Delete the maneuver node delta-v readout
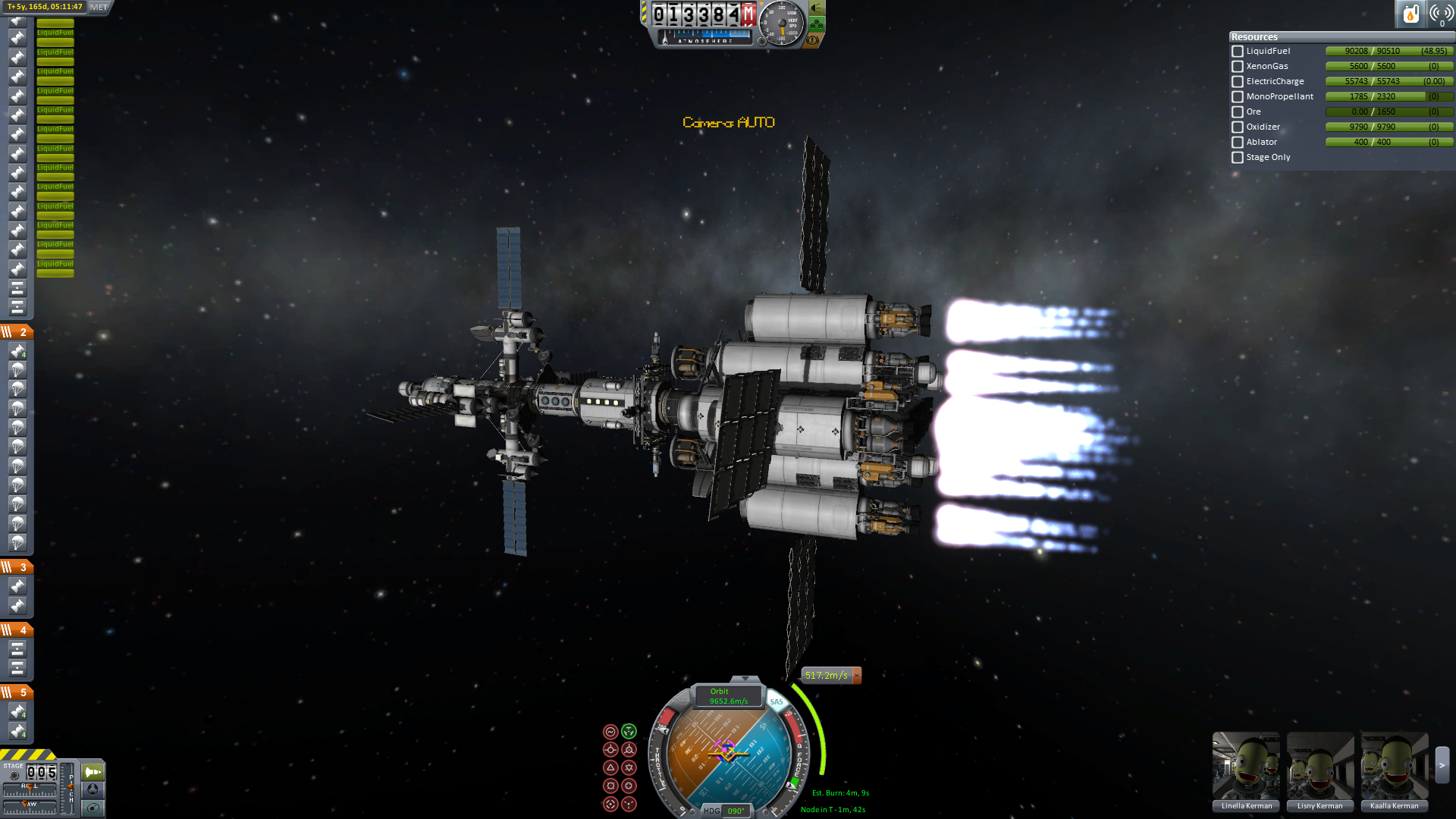The width and height of the screenshot is (1456, 819). (x=857, y=675)
